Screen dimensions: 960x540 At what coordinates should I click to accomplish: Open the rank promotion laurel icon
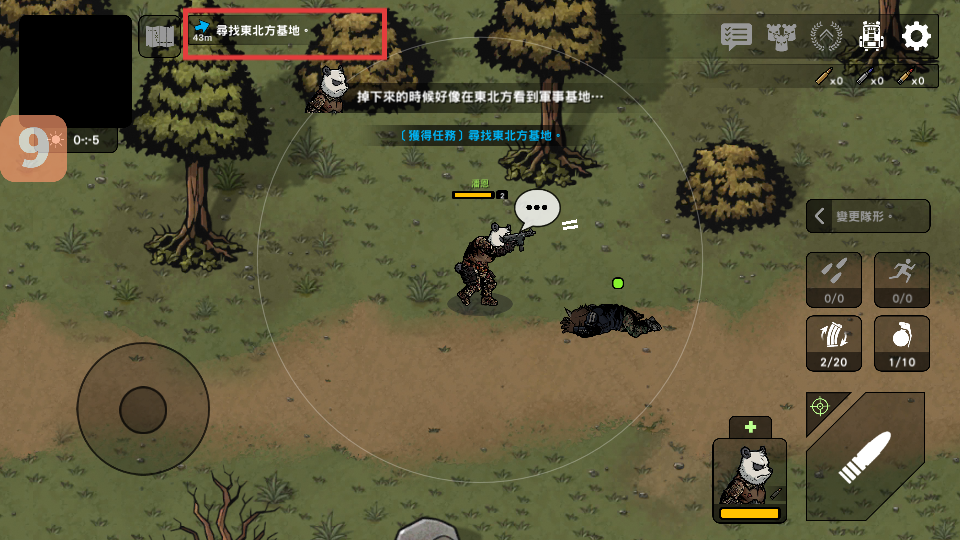click(x=826, y=37)
